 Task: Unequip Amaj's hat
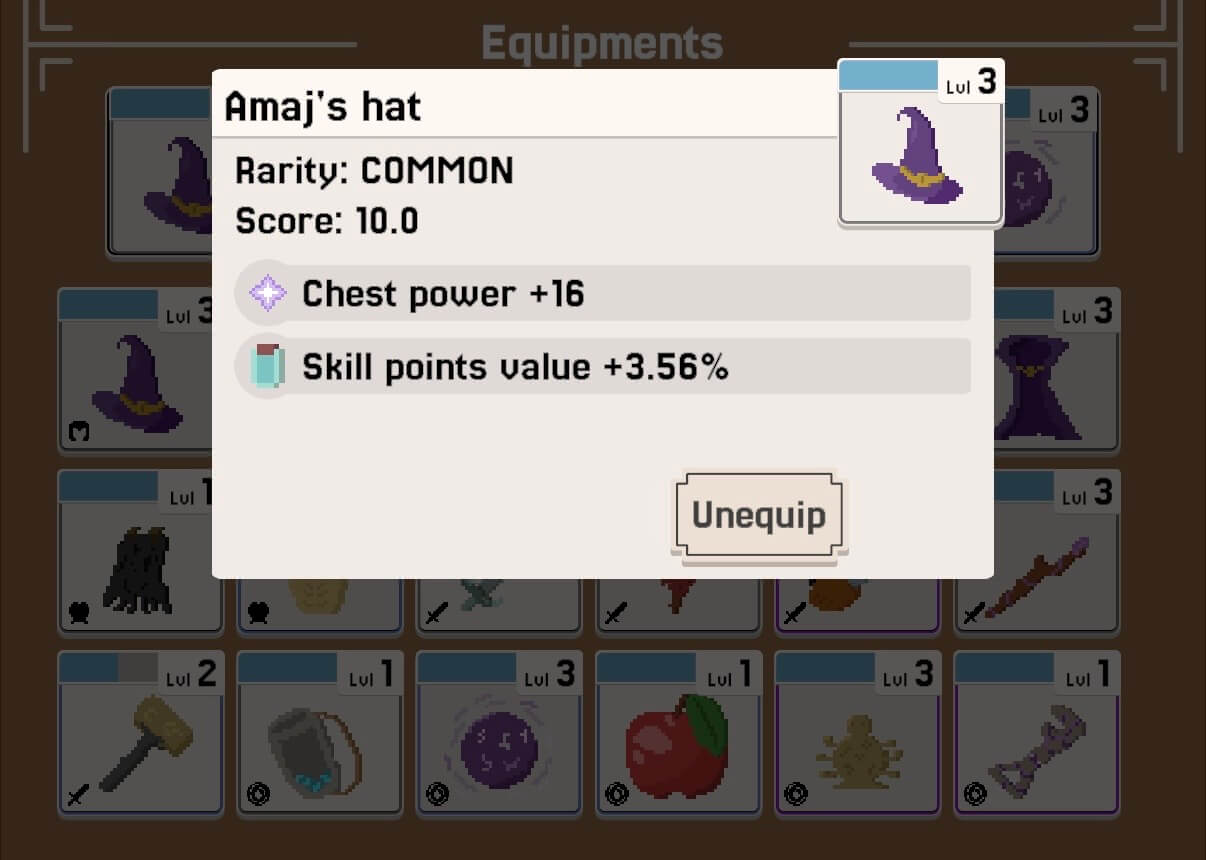pyautogui.click(x=759, y=516)
